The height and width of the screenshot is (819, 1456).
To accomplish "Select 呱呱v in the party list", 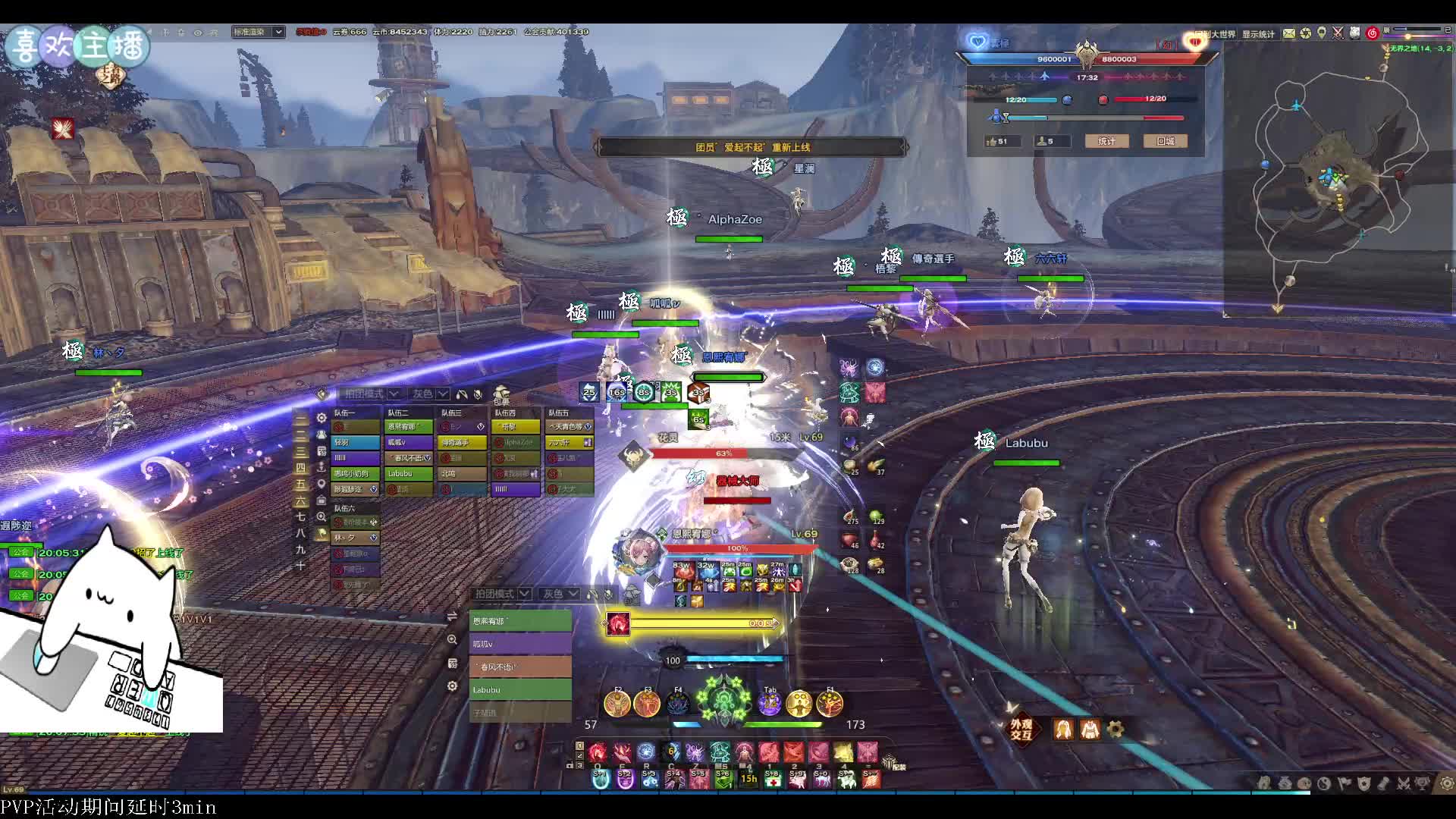I will click(520, 644).
